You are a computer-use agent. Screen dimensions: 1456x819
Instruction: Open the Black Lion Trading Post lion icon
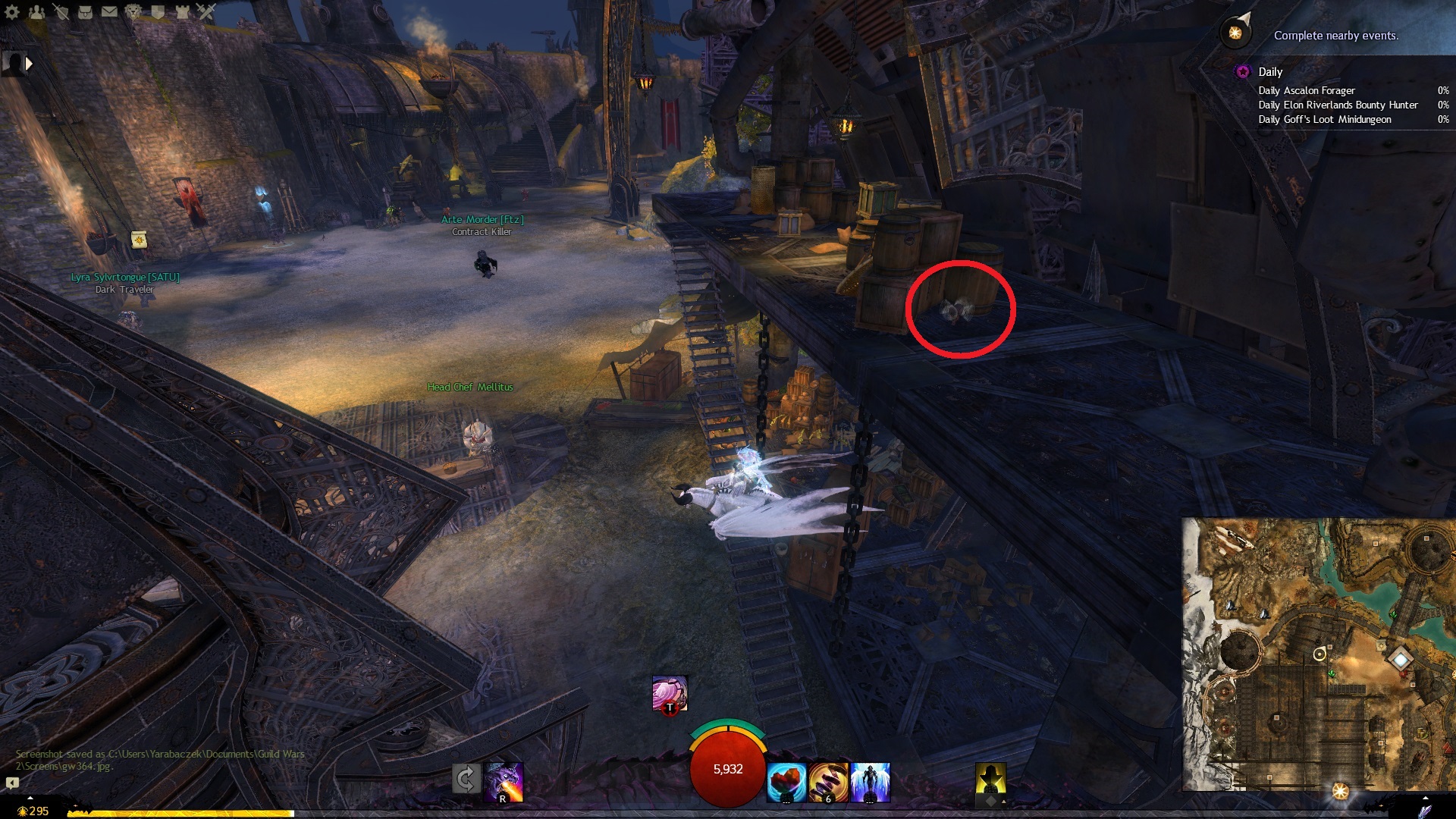pyautogui.click(x=133, y=11)
